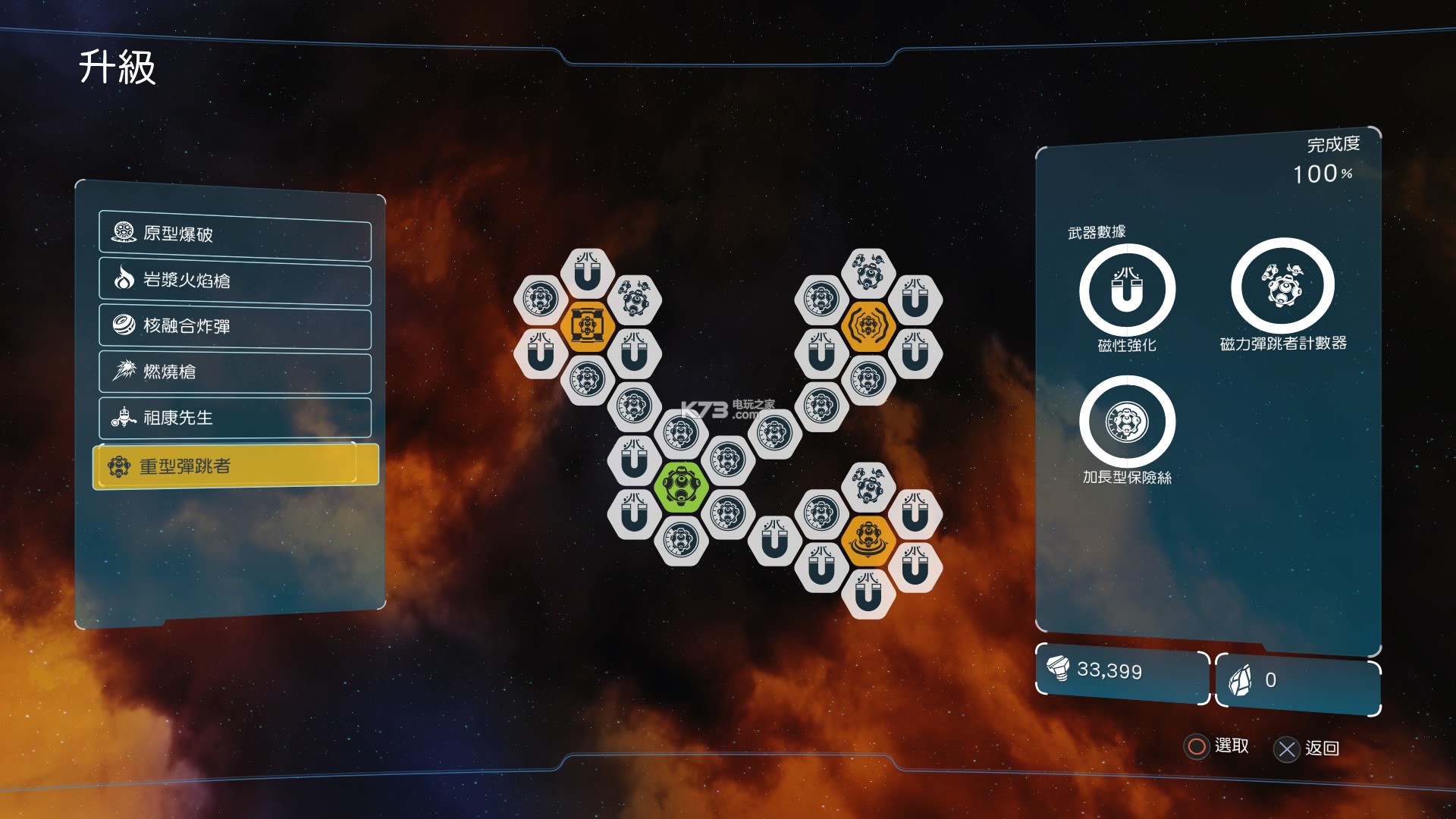Choose 祖康先生 in the weapon list
The height and width of the screenshot is (819, 1456).
point(235,418)
